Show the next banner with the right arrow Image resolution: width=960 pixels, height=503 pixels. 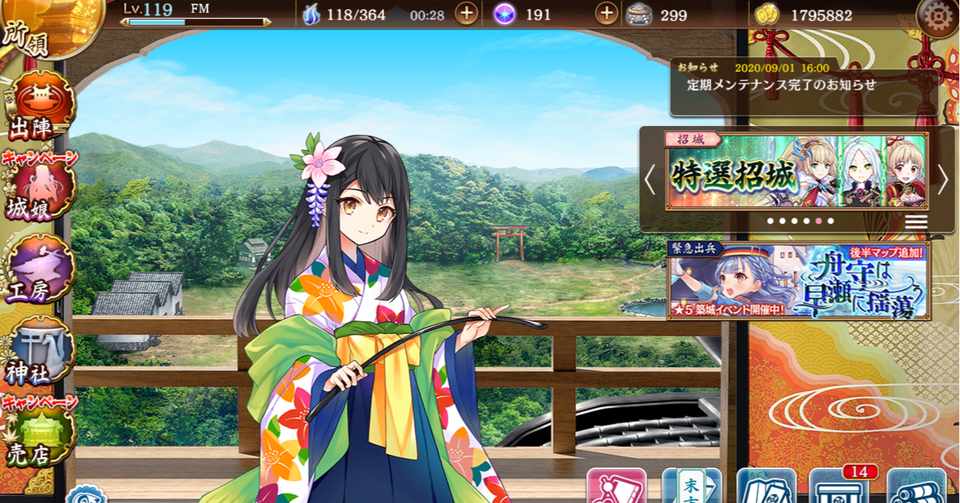tap(941, 179)
